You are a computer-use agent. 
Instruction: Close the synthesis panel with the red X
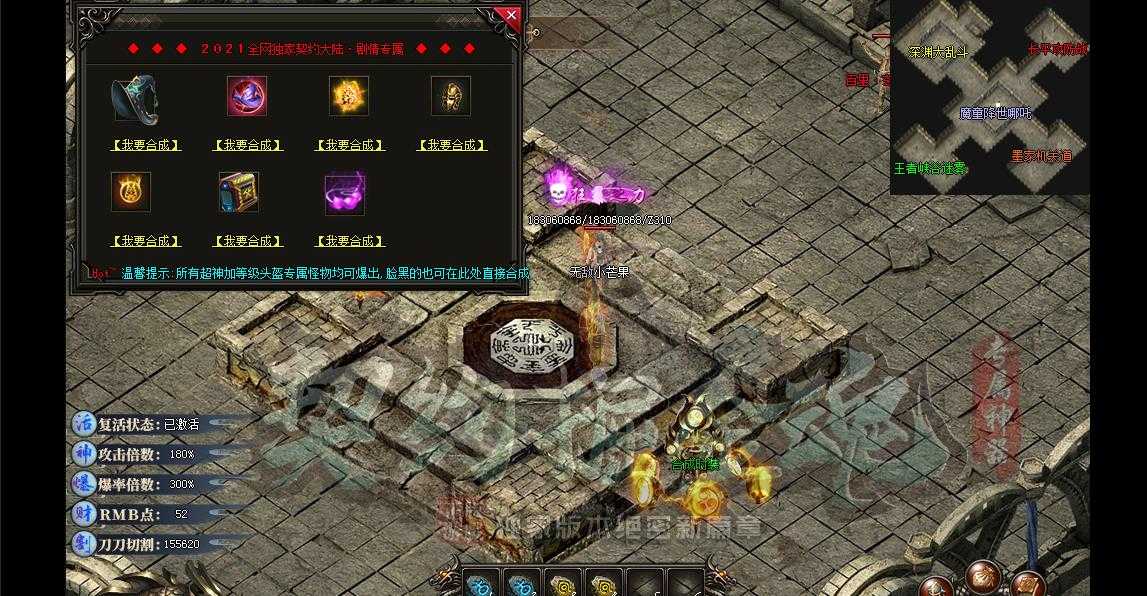[x=511, y=16]
